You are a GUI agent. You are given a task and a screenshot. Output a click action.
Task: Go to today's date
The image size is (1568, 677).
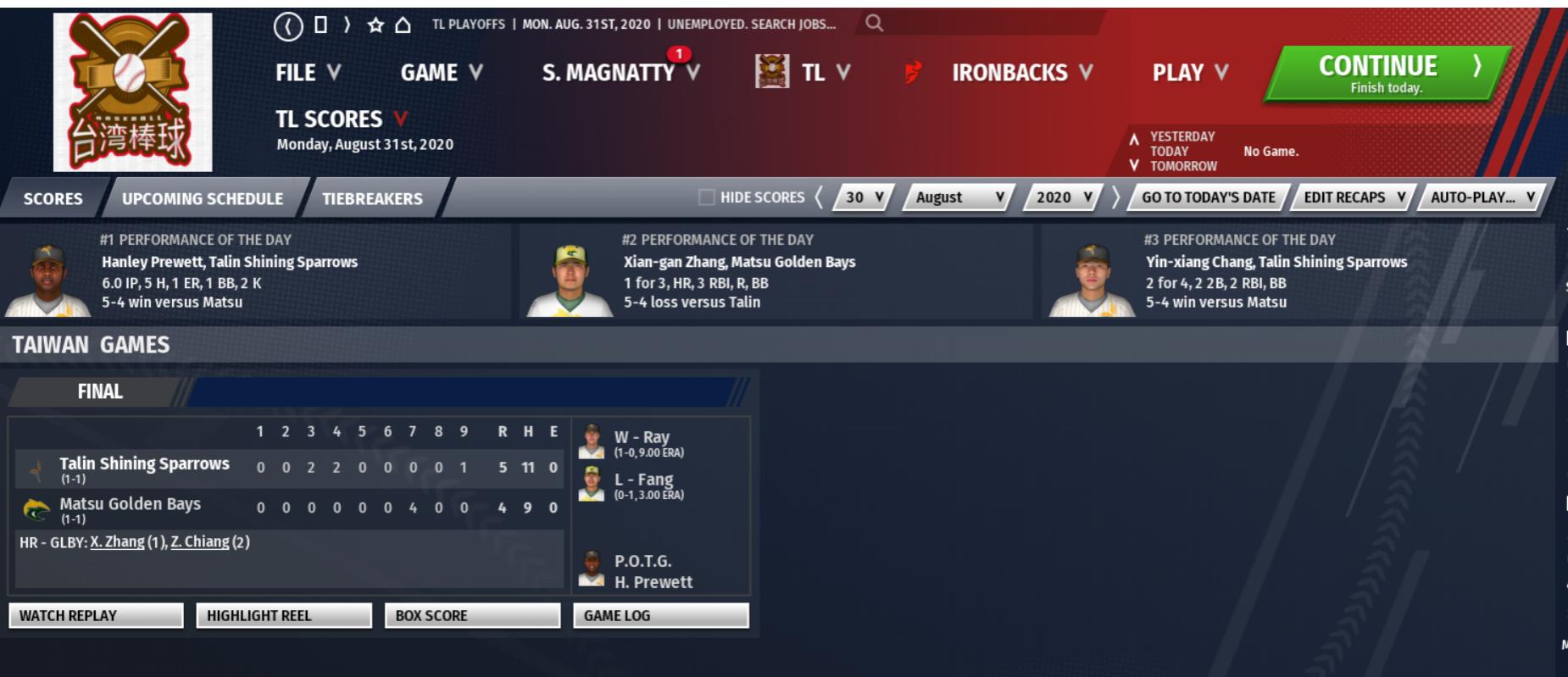click(1208, 197)
